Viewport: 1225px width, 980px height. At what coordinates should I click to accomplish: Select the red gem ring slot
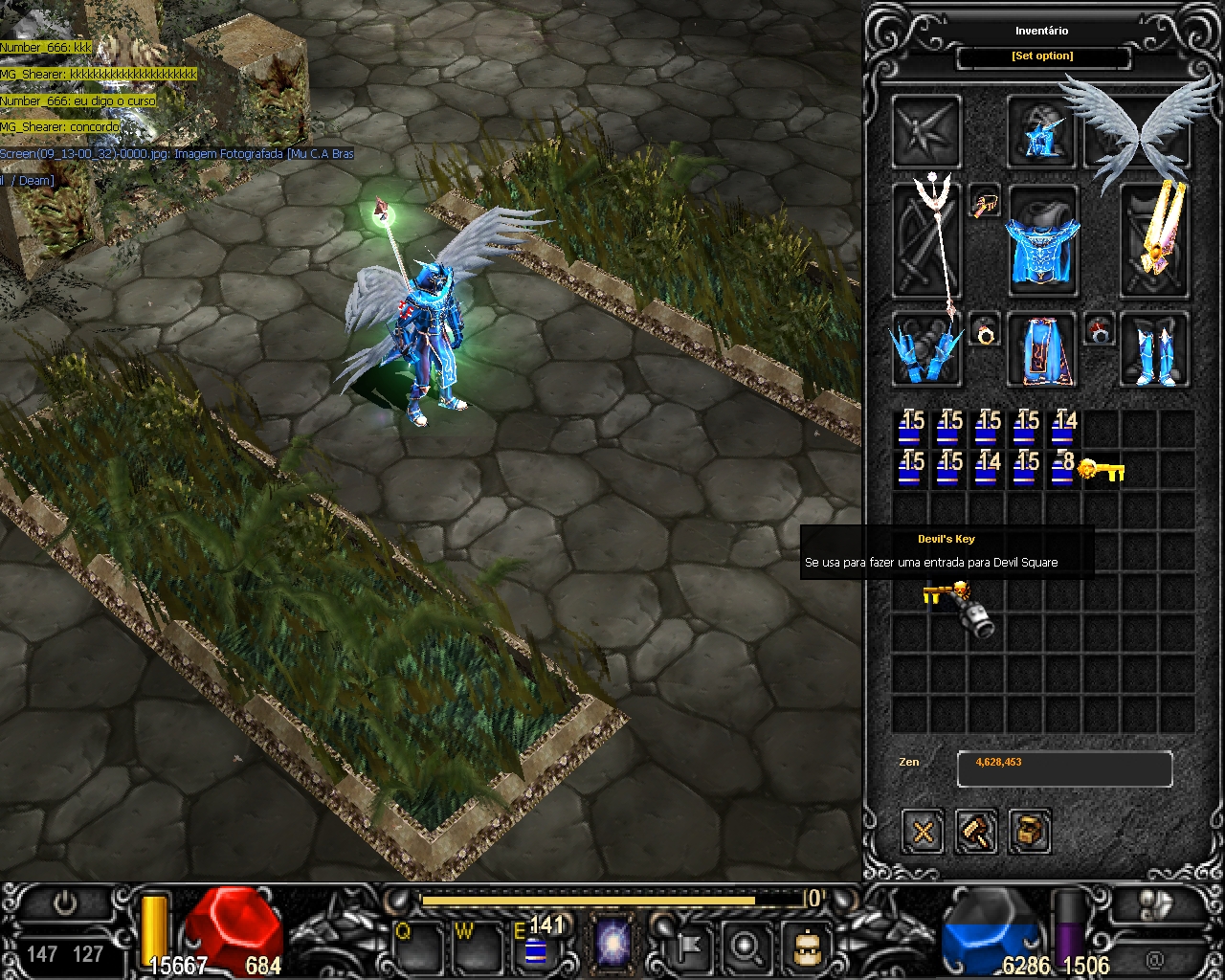(x=1100, y=330)
